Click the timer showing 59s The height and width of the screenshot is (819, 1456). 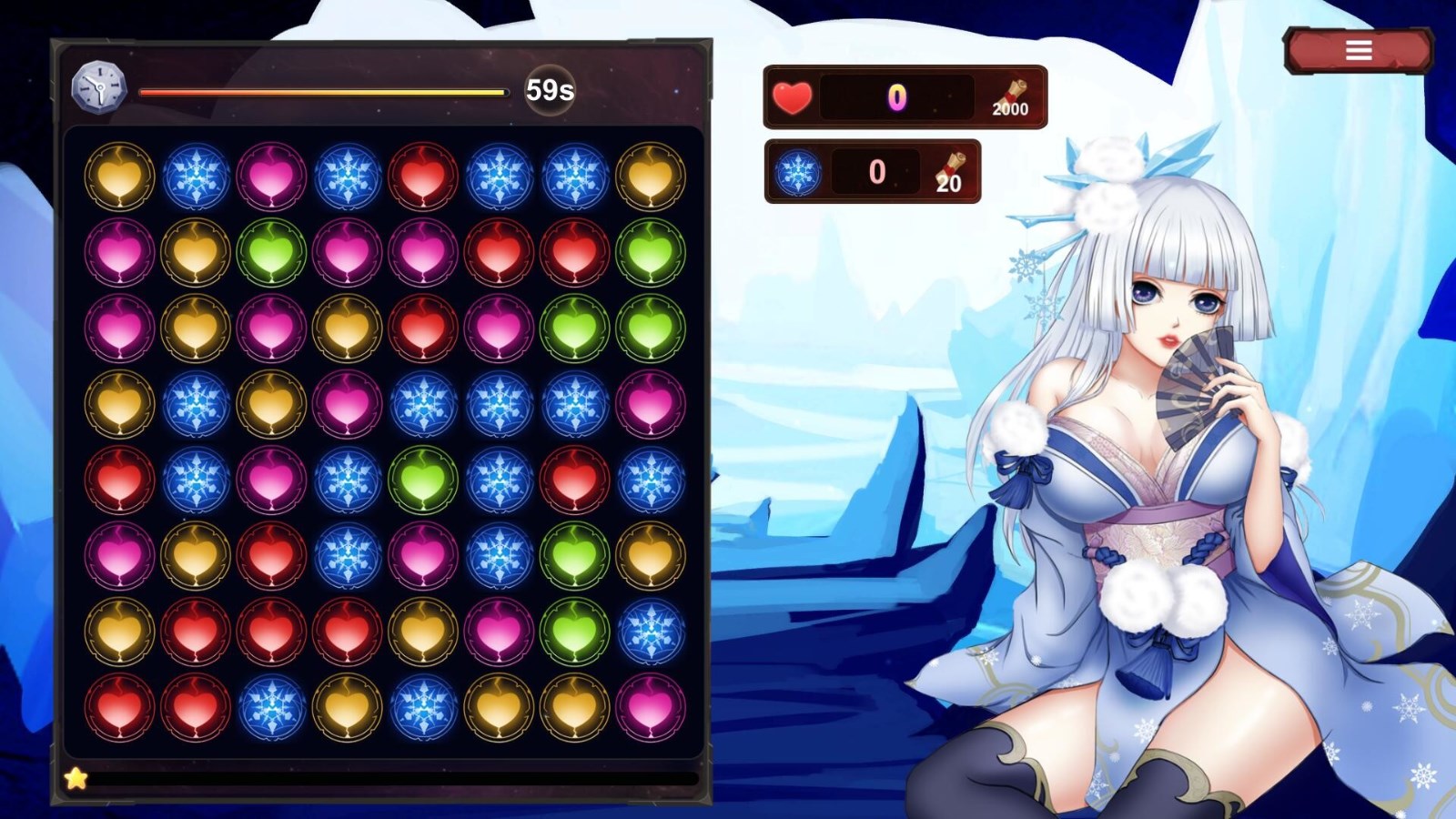point(547,88)
